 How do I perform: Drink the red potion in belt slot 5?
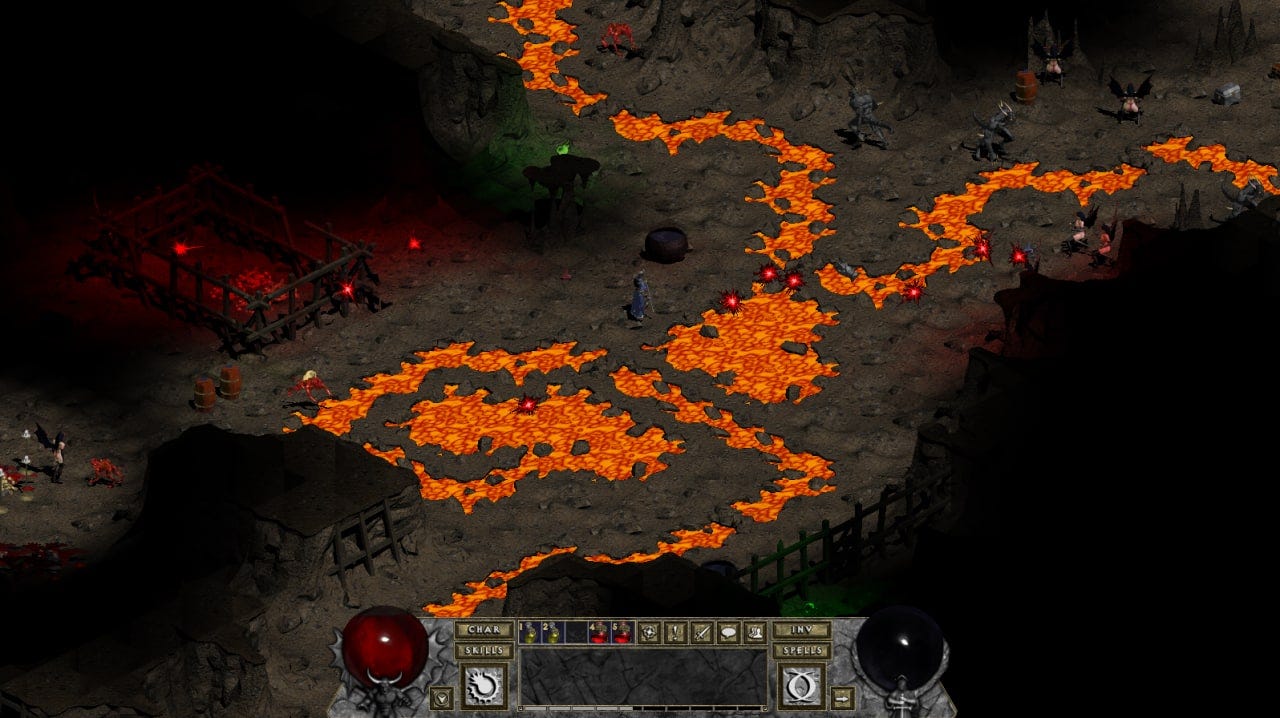(622, 632)
